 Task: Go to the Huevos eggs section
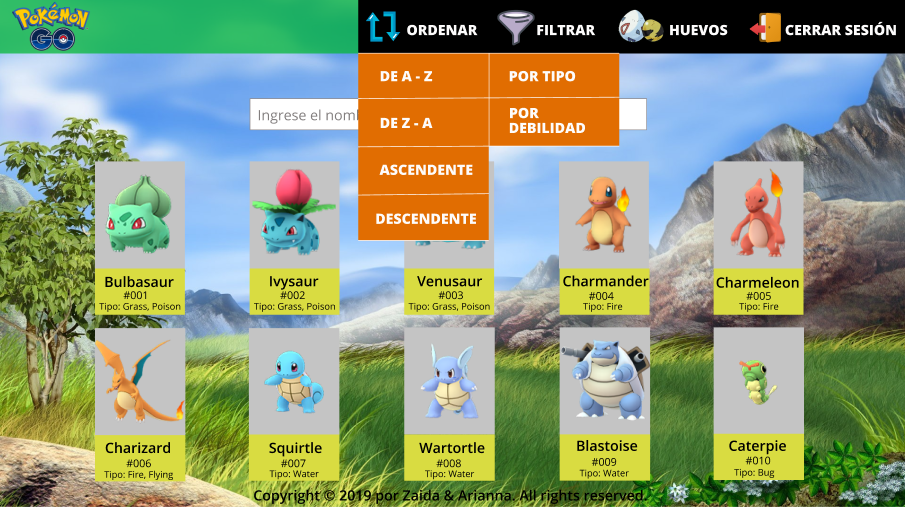(673, 29)
